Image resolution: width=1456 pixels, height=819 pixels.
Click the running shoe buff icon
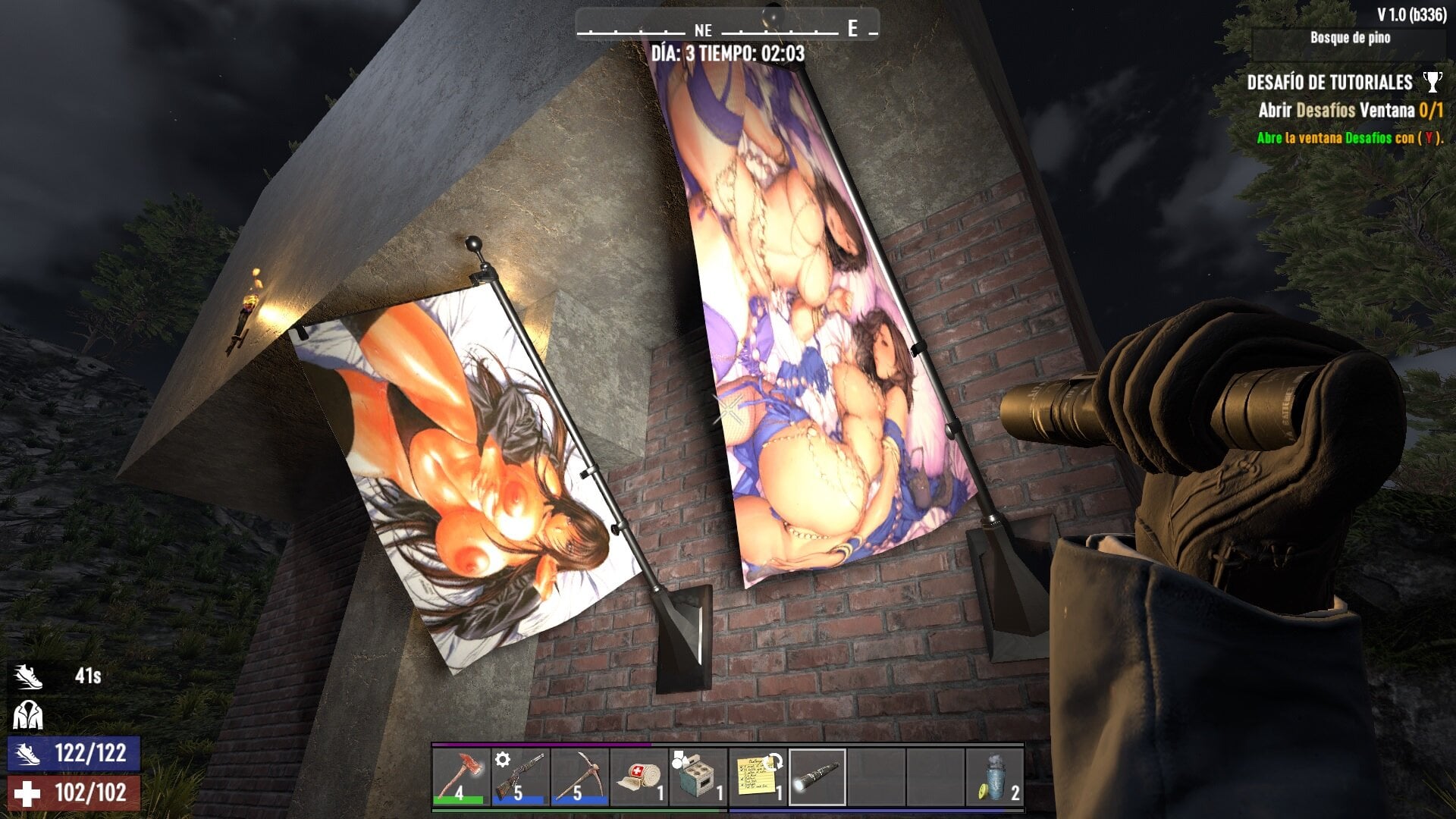pyautogui.click(x=28, y=676)
